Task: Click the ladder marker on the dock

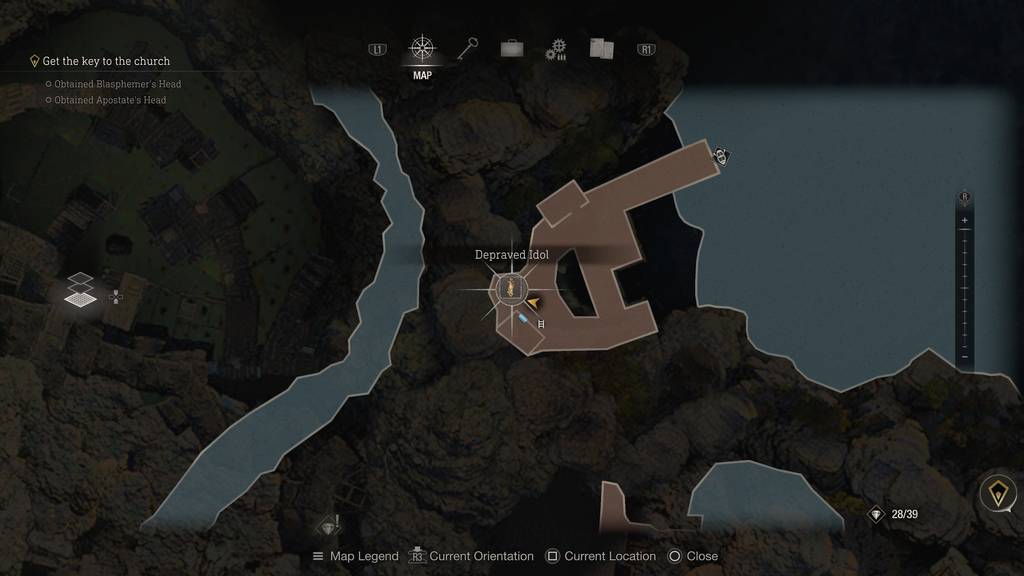Action: pyautogui.click(x=541, y=324)
